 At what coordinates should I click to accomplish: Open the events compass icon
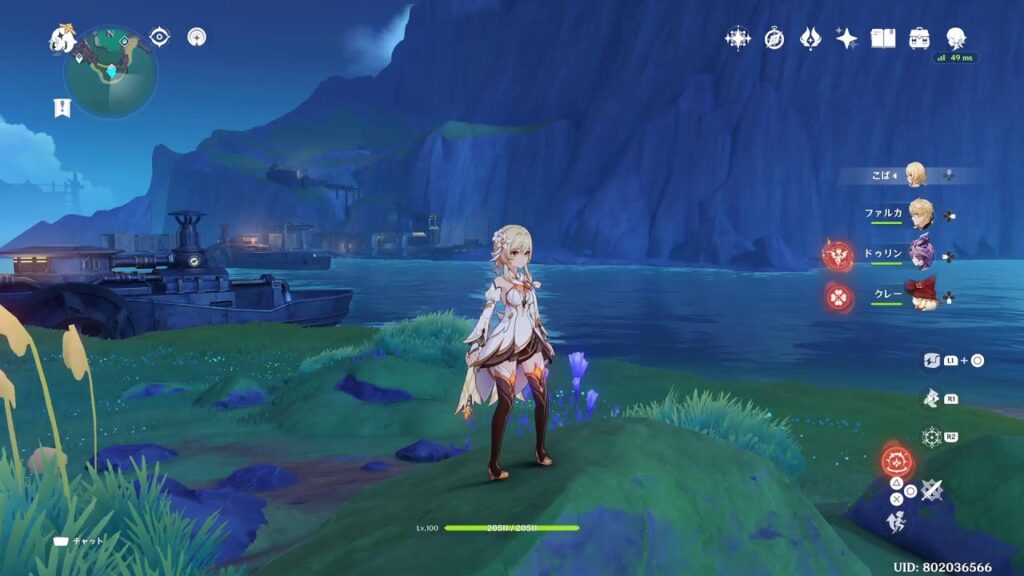[774, 39]
